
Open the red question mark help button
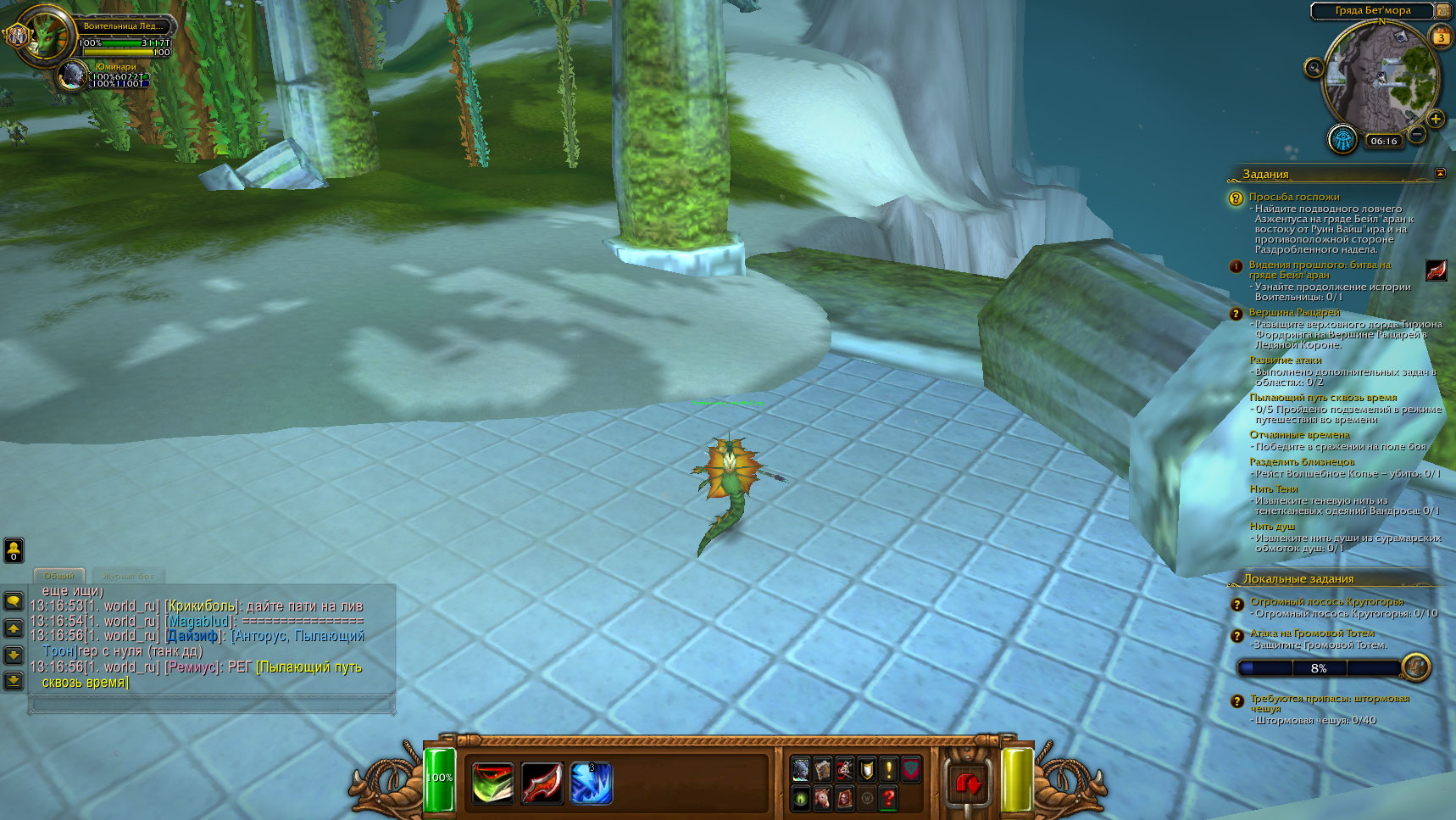(x=888, y=798)
